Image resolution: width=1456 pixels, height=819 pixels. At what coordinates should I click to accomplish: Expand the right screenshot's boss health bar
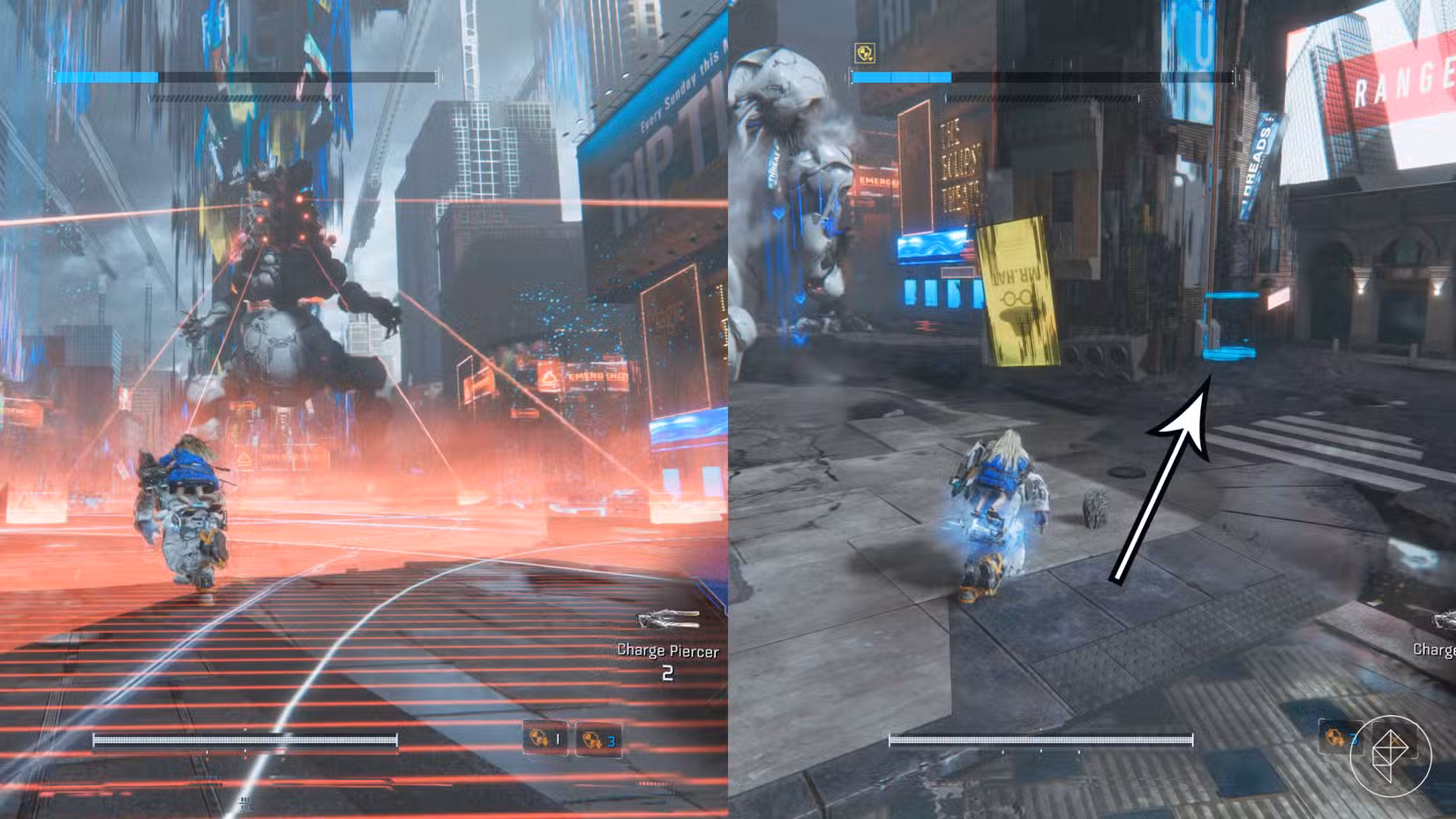pyautogui.click(x=1041, y=78)
